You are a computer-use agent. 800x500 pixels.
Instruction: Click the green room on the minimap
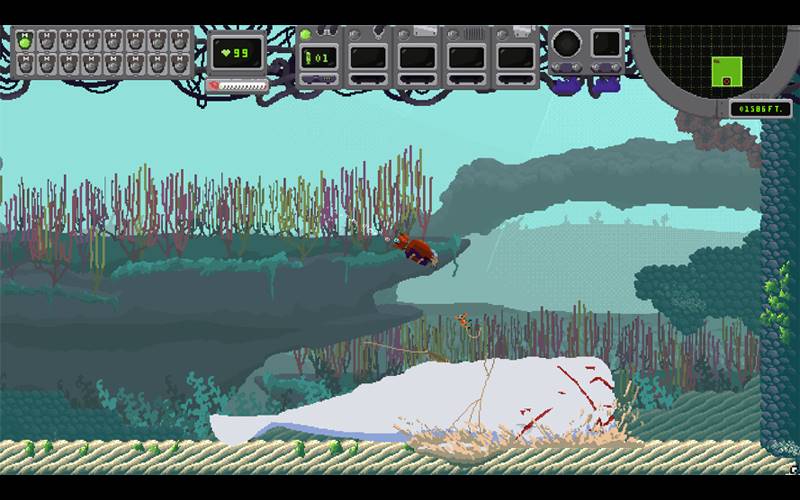[727, 71]
